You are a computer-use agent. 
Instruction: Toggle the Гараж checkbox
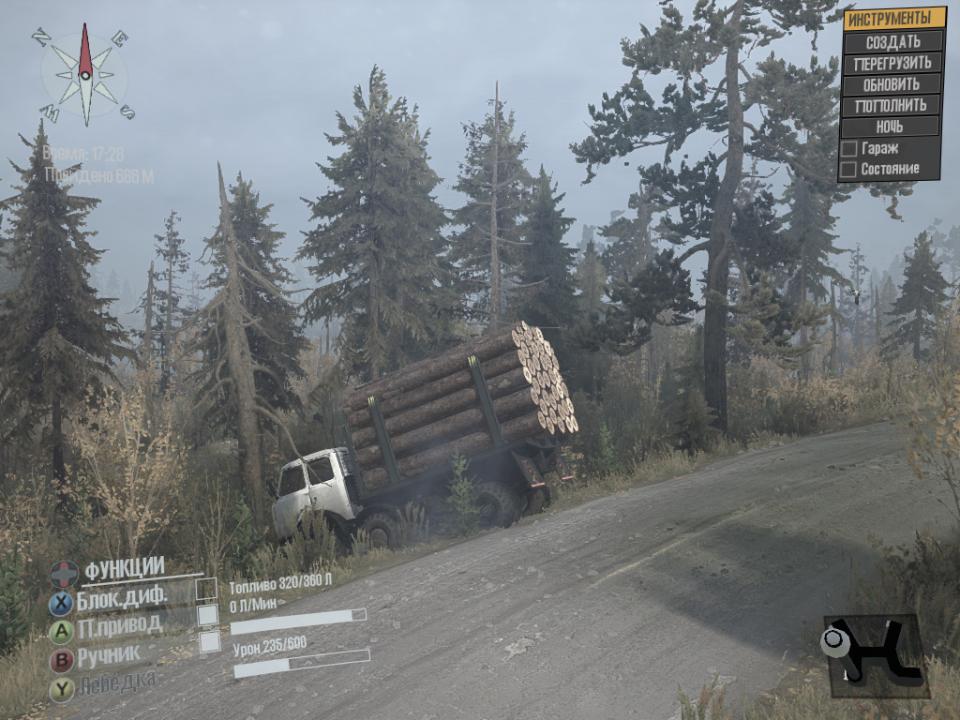849,149
